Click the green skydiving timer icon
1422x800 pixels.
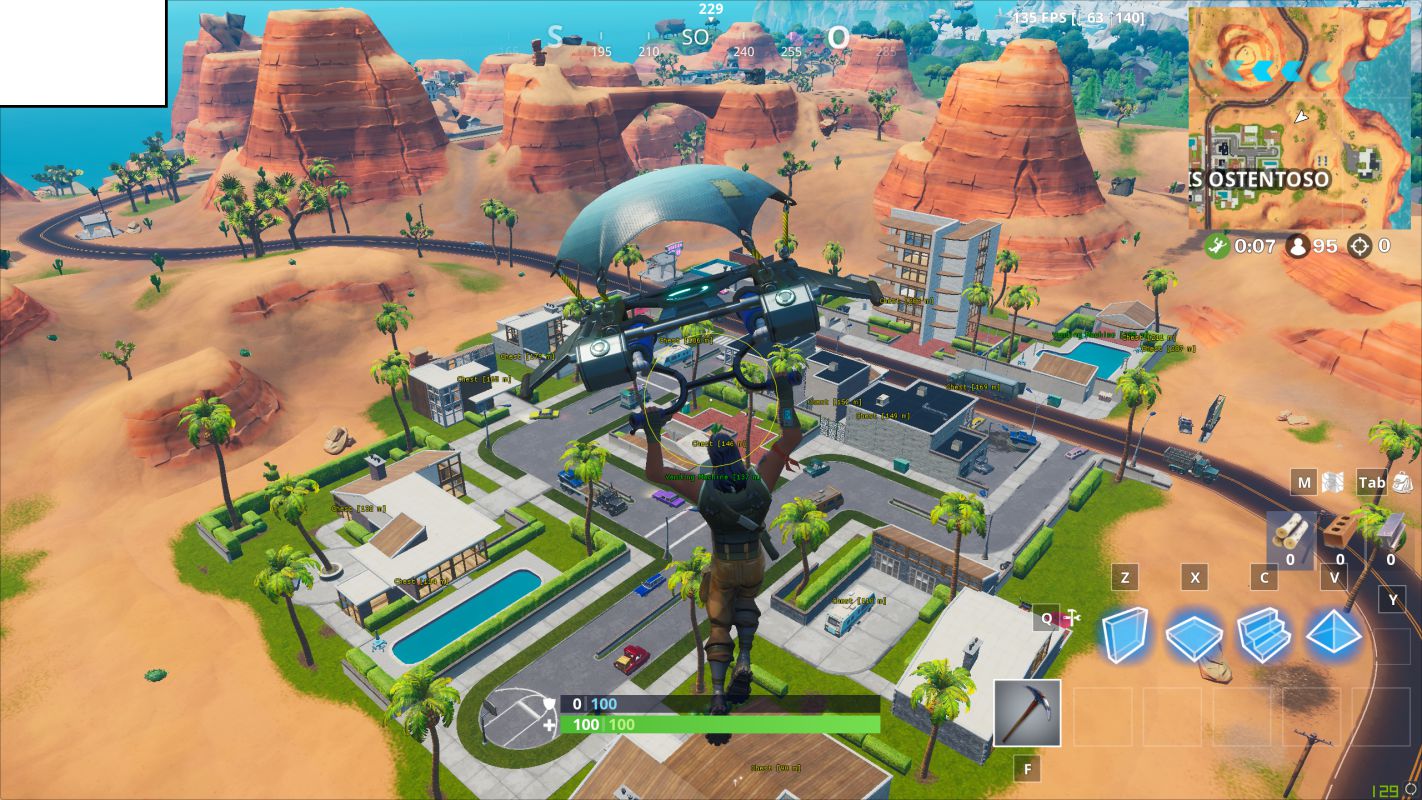click(1216, 246)
